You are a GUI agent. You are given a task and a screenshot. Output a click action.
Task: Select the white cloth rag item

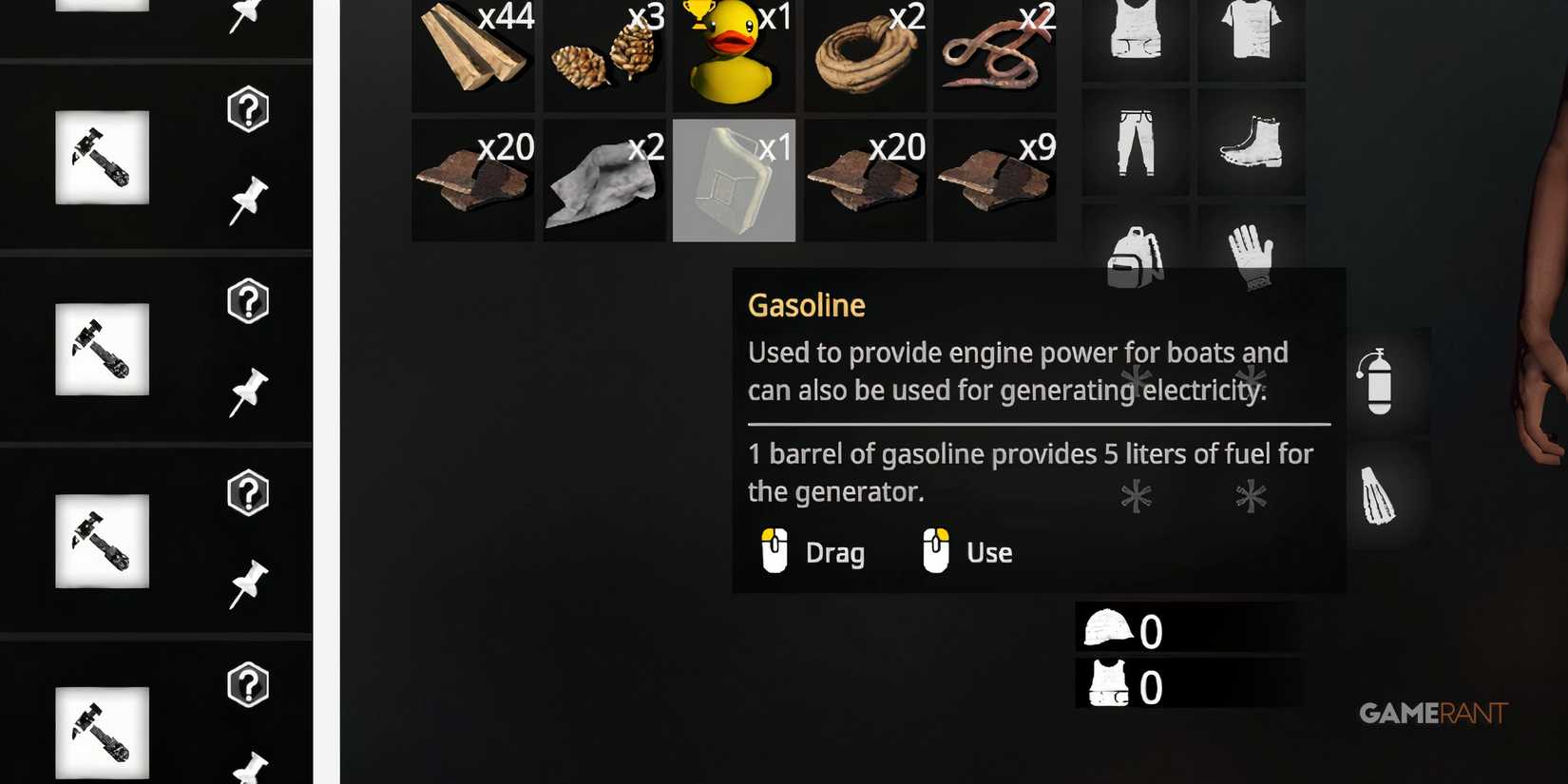603,179
